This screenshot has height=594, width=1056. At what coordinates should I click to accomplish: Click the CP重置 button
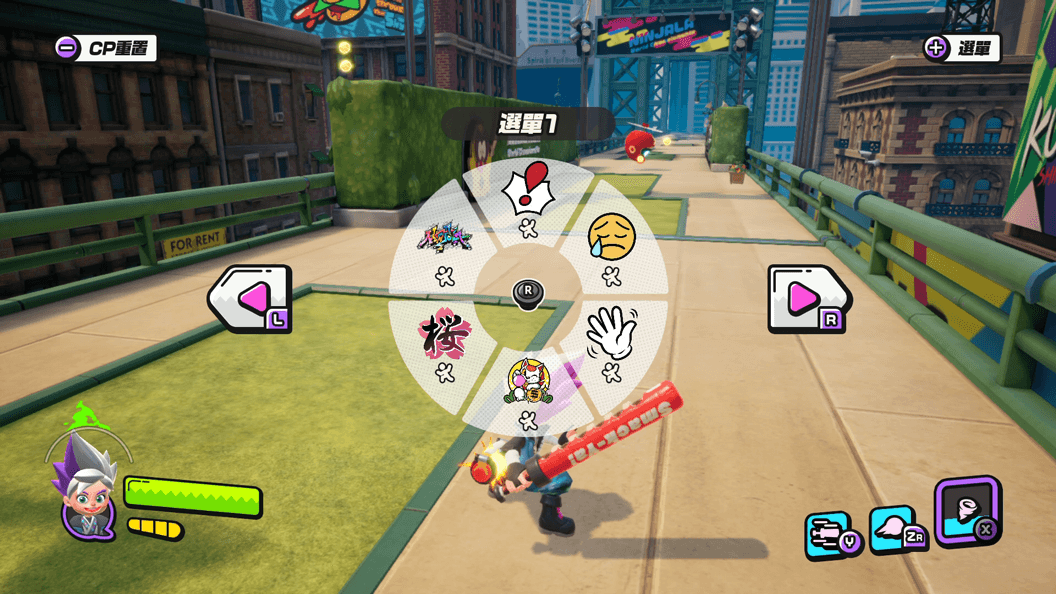(106, 47)
